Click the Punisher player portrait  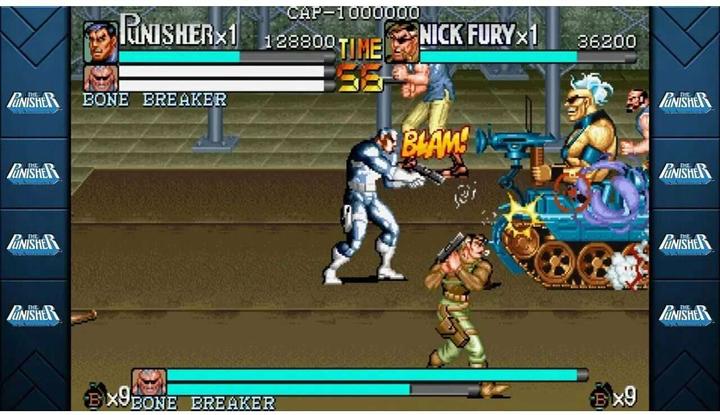100,41
